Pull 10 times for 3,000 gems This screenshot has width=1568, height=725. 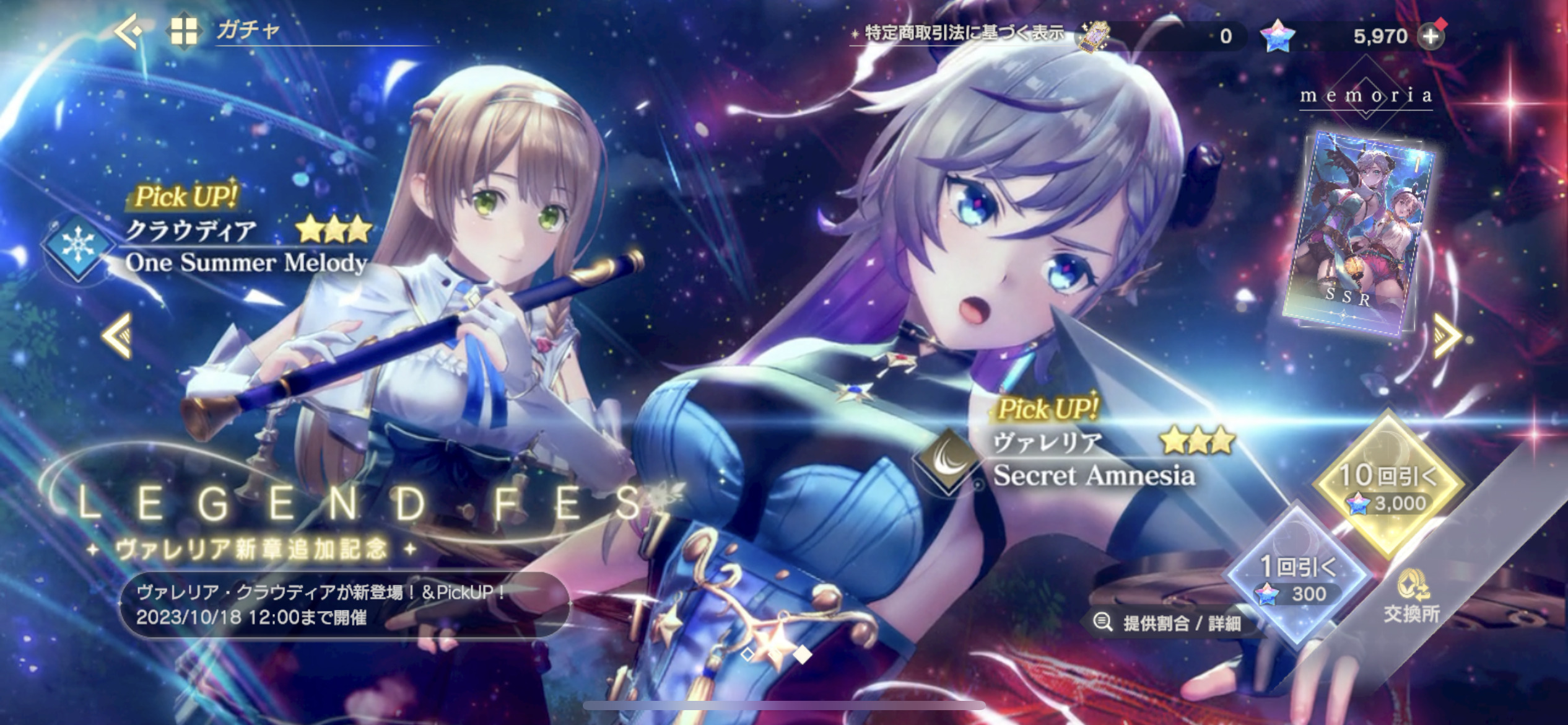click(x=1388, y=486)
